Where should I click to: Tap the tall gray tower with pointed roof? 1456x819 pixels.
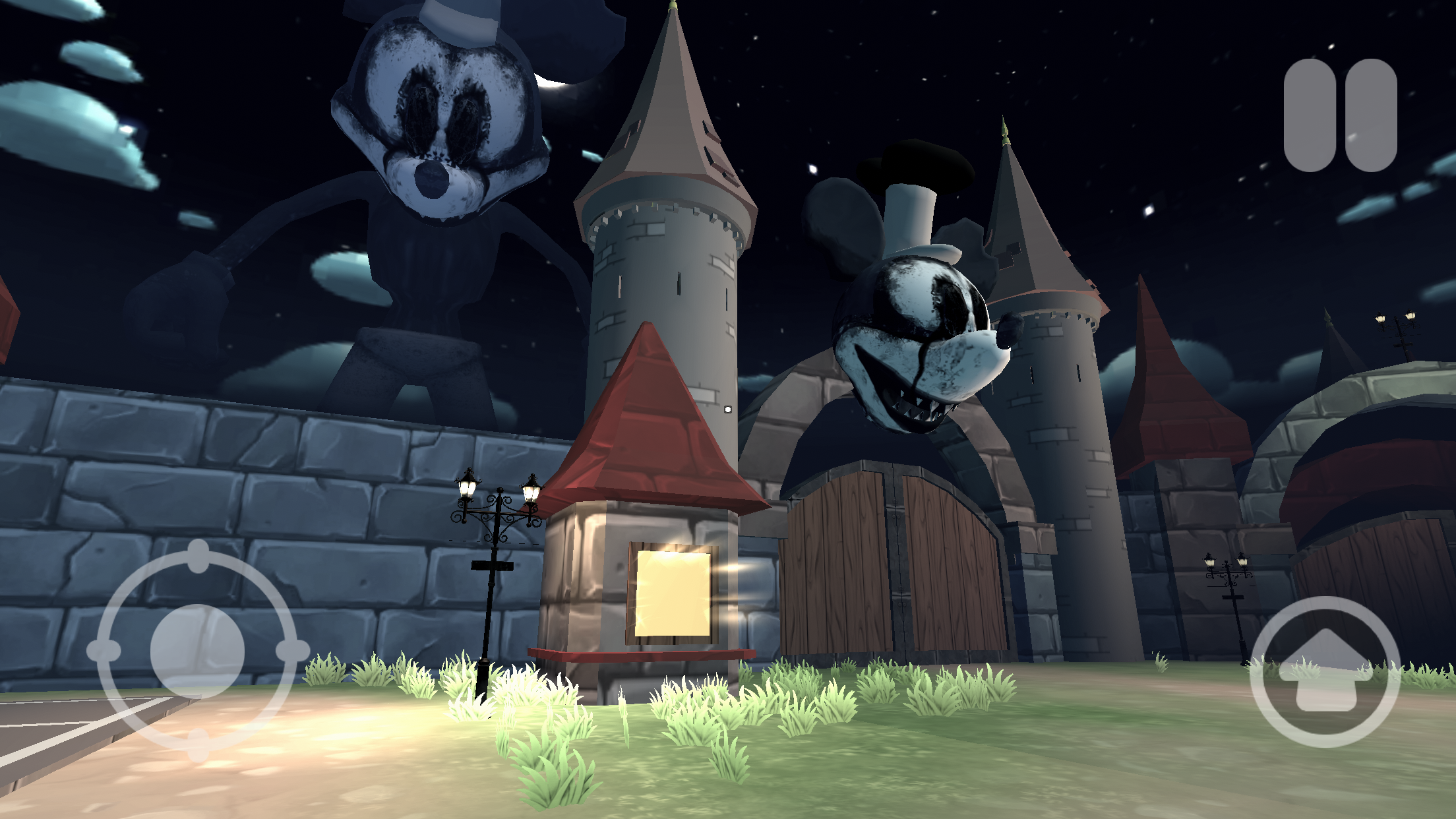[x=666, y=264]
